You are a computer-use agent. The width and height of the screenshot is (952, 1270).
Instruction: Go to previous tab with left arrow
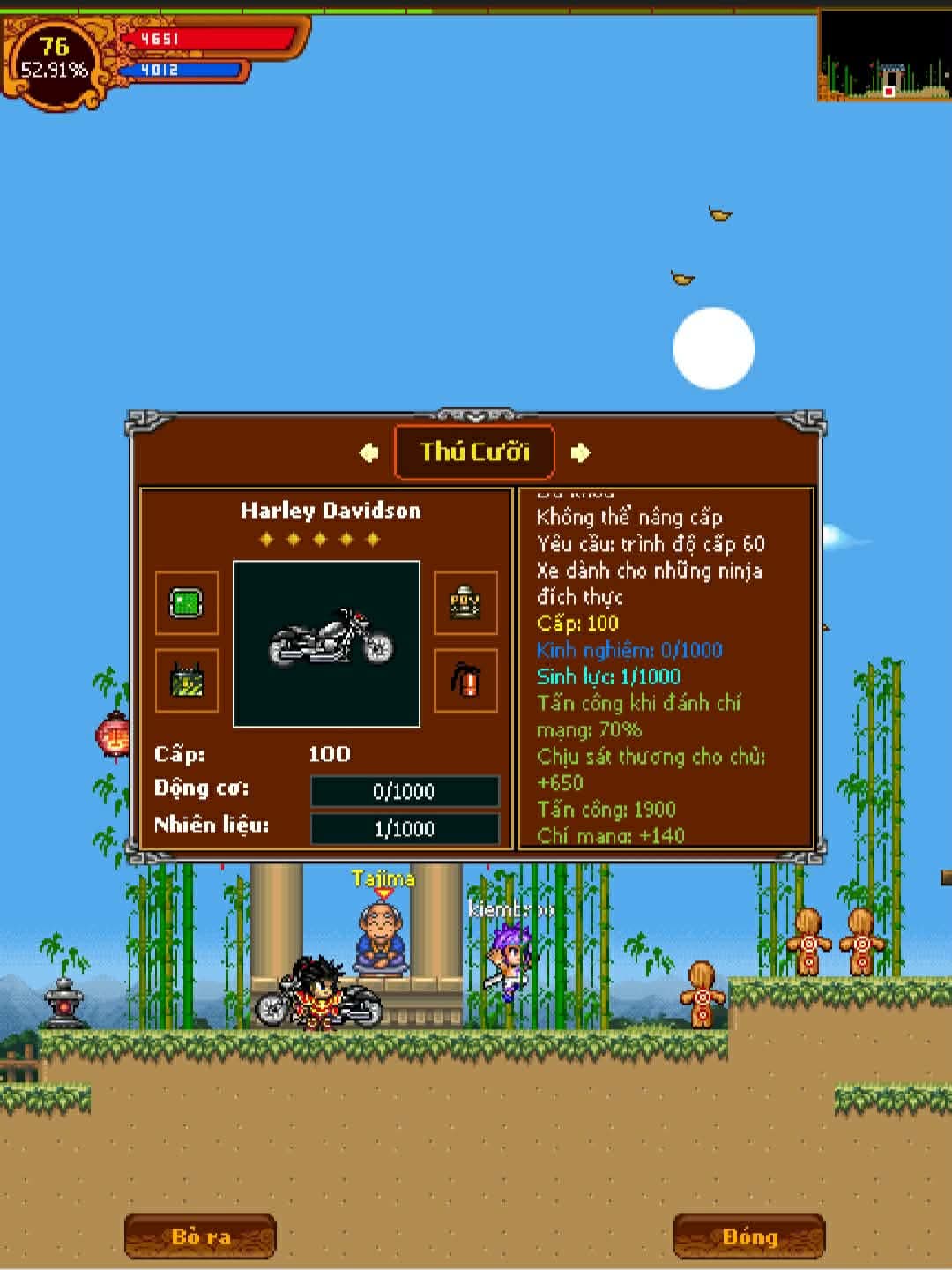click(368, 452)
